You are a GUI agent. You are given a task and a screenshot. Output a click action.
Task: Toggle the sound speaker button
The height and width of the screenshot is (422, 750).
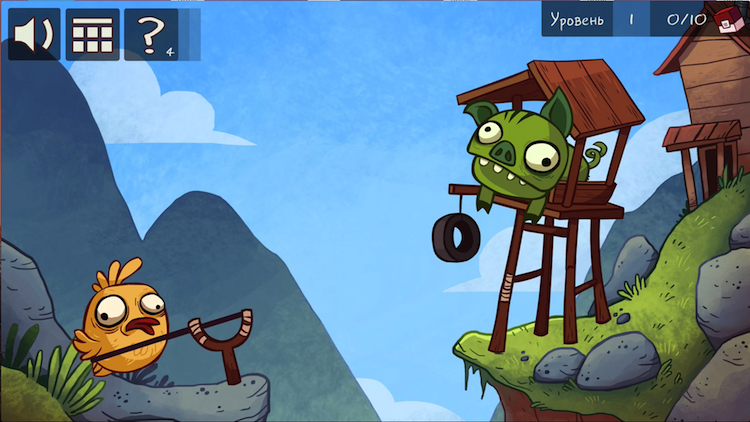[34, 35]
